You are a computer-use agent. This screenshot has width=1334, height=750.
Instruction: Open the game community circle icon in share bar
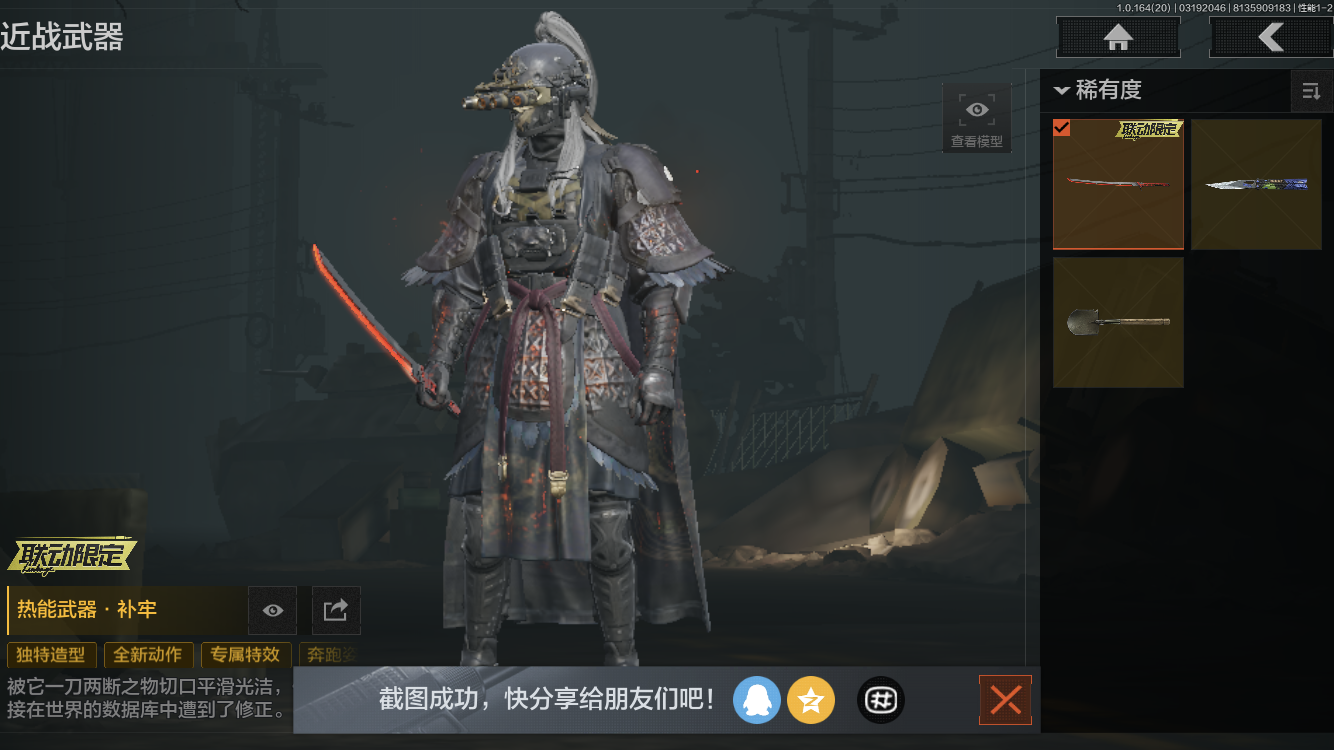tap(880, 700)
